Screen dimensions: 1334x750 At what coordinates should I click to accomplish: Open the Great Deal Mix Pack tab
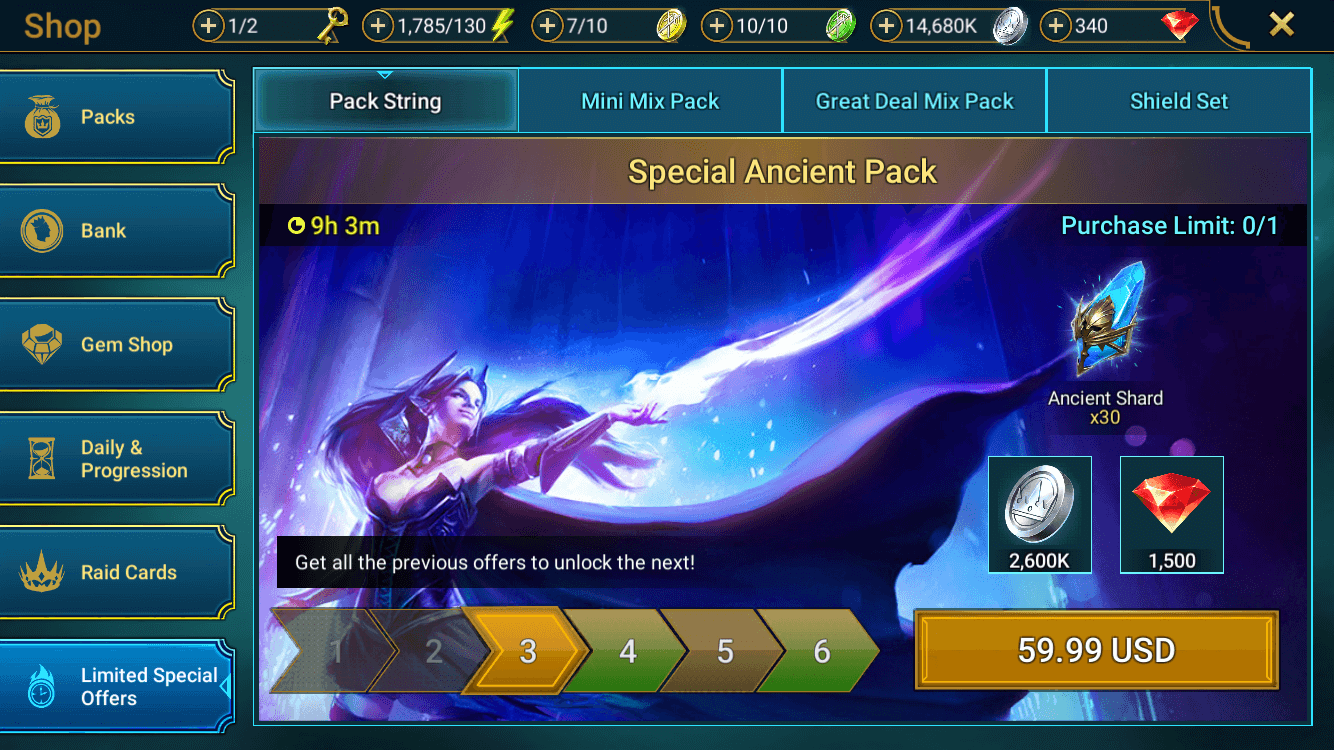pos(914,101)
